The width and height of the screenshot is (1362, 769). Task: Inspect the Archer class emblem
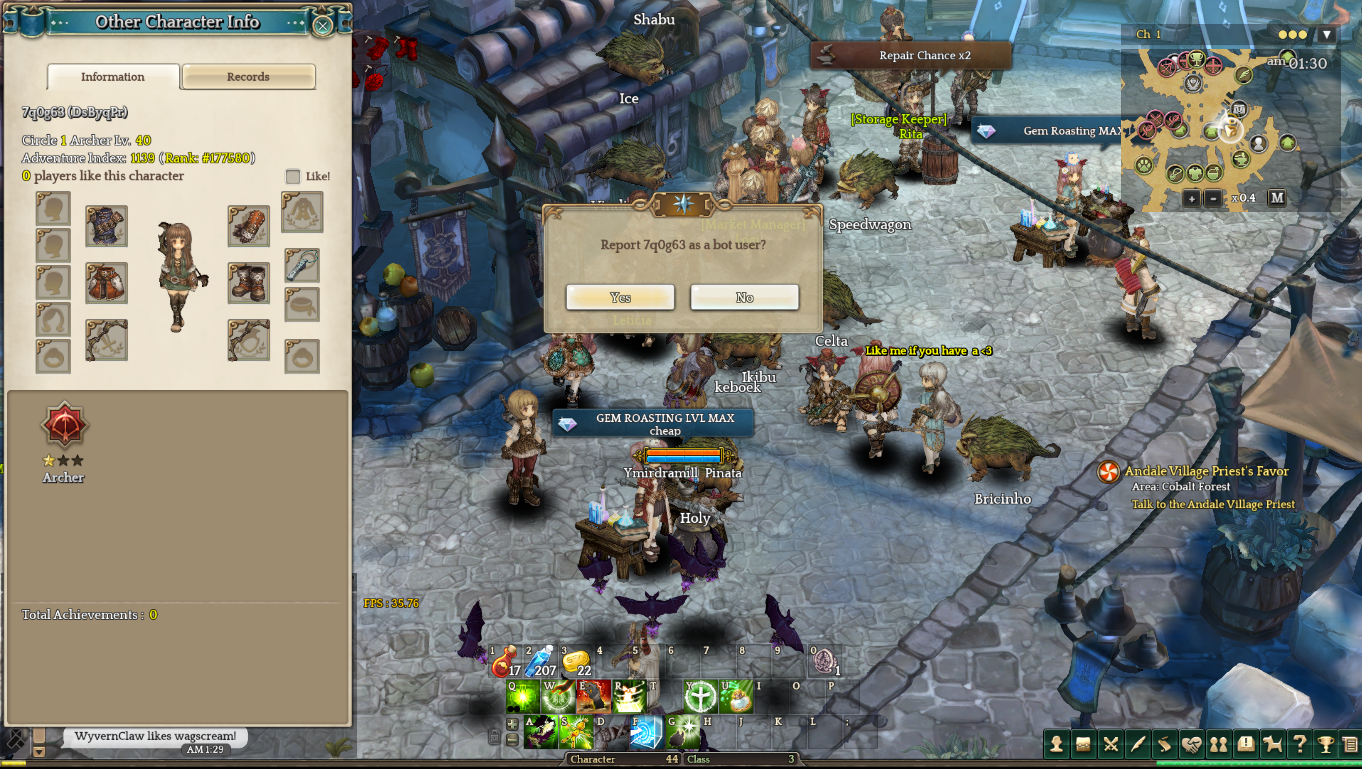[x=65, y=427]
